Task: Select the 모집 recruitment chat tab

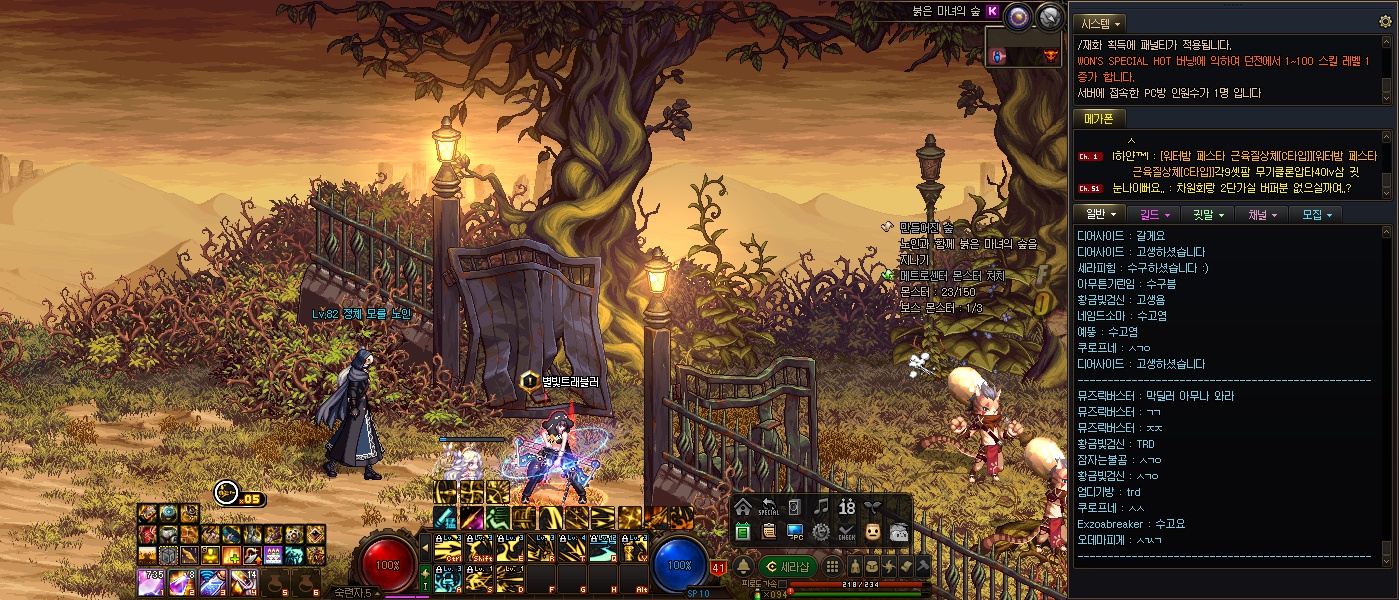Action: point(1315,214)
